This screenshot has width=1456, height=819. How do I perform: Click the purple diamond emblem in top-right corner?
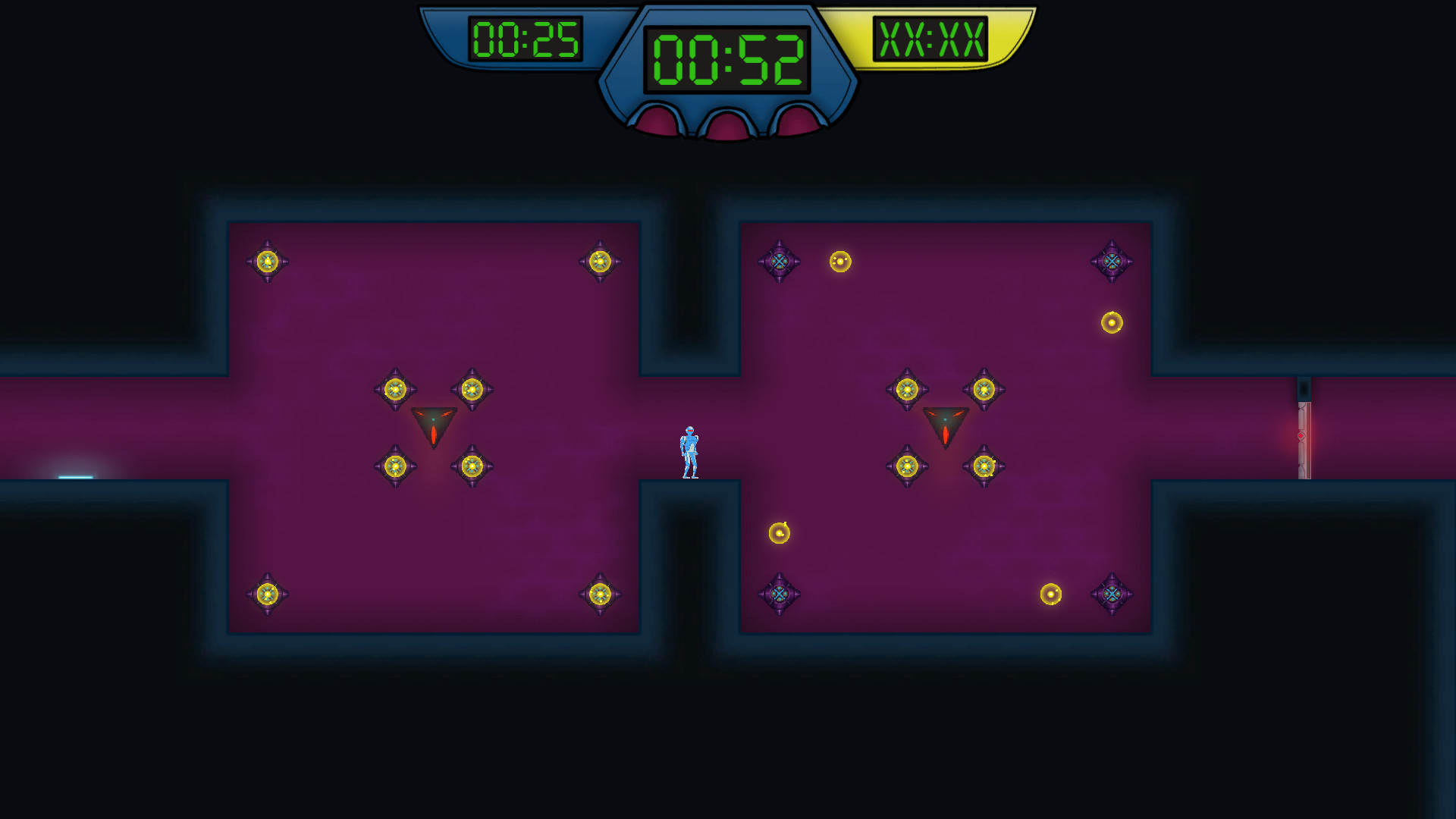[1111, 260]
